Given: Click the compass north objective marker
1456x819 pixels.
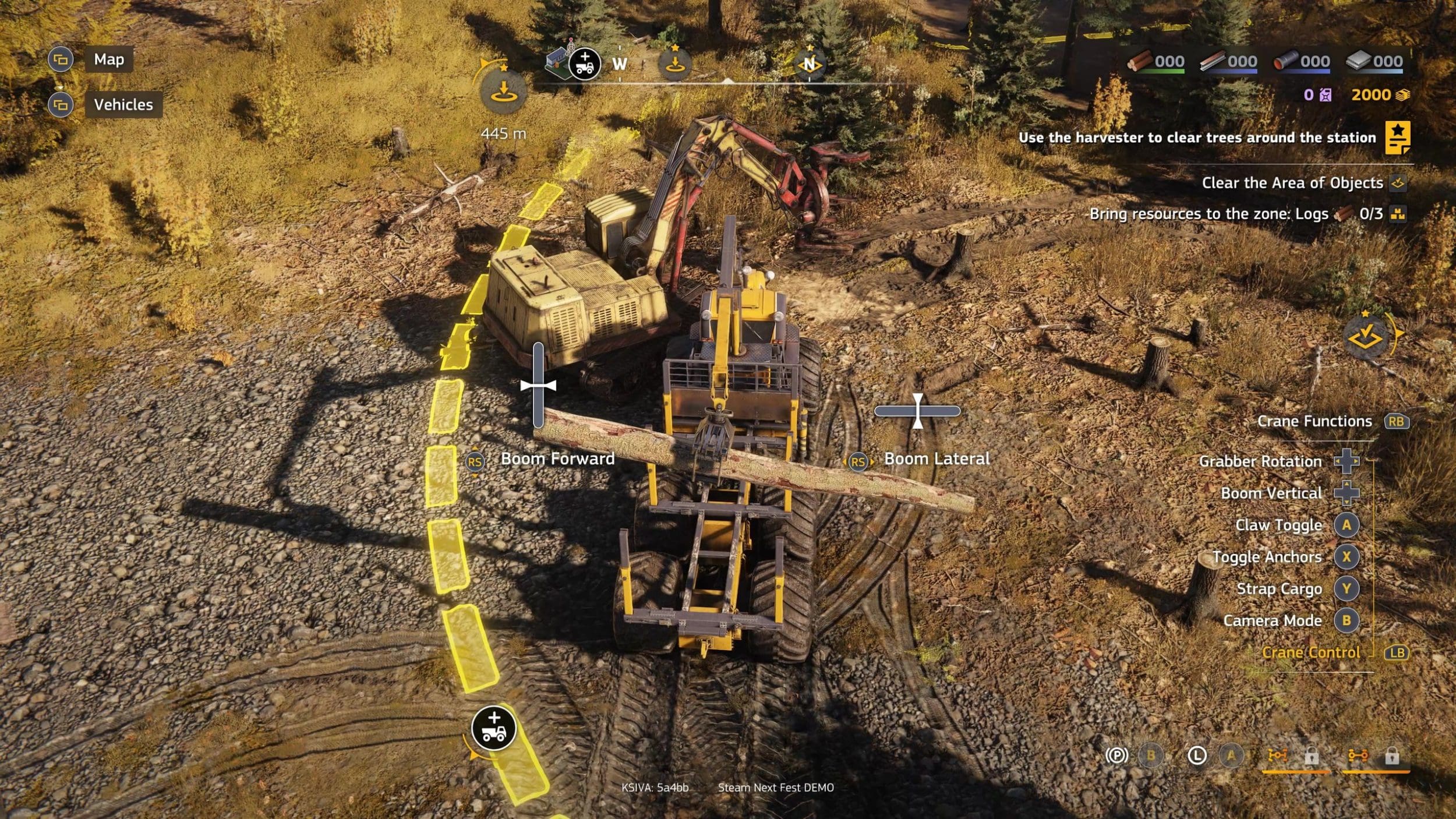Looking at the screenshot, I should 809,63.
